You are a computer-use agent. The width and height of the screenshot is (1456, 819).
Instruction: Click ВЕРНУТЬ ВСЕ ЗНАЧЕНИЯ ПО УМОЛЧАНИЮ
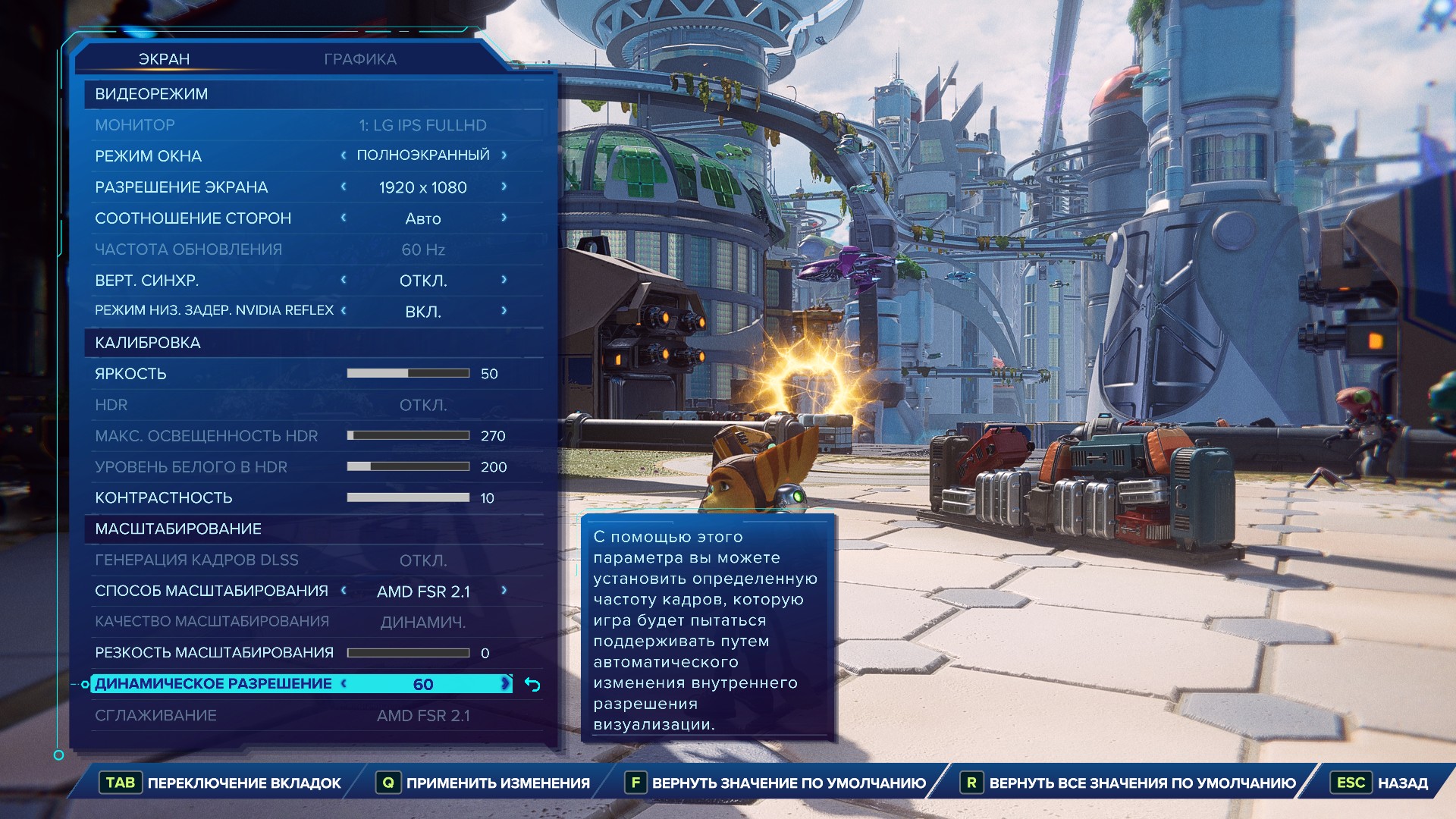[x=1142, y=783]
